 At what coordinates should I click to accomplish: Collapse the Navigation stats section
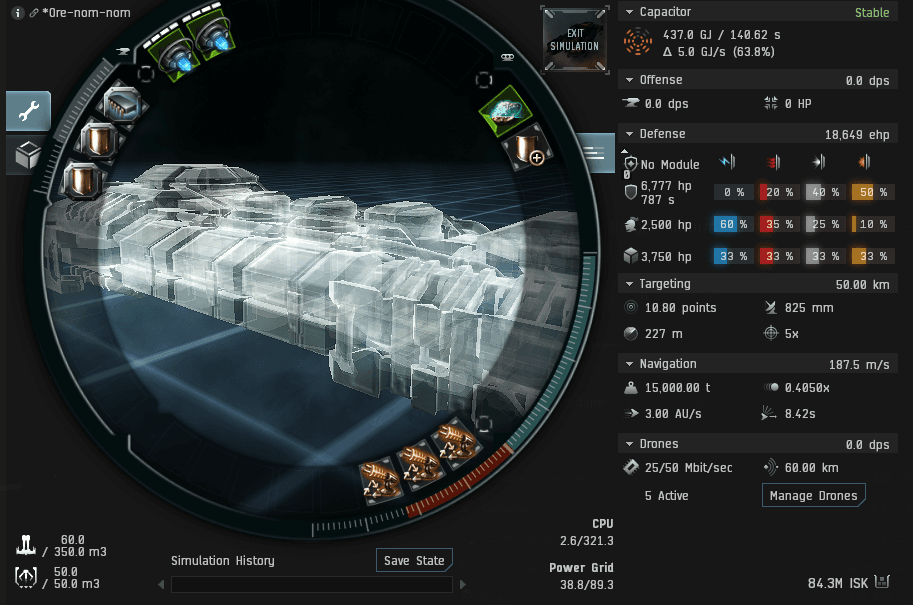pyautogui.click(x=629, y=364)
